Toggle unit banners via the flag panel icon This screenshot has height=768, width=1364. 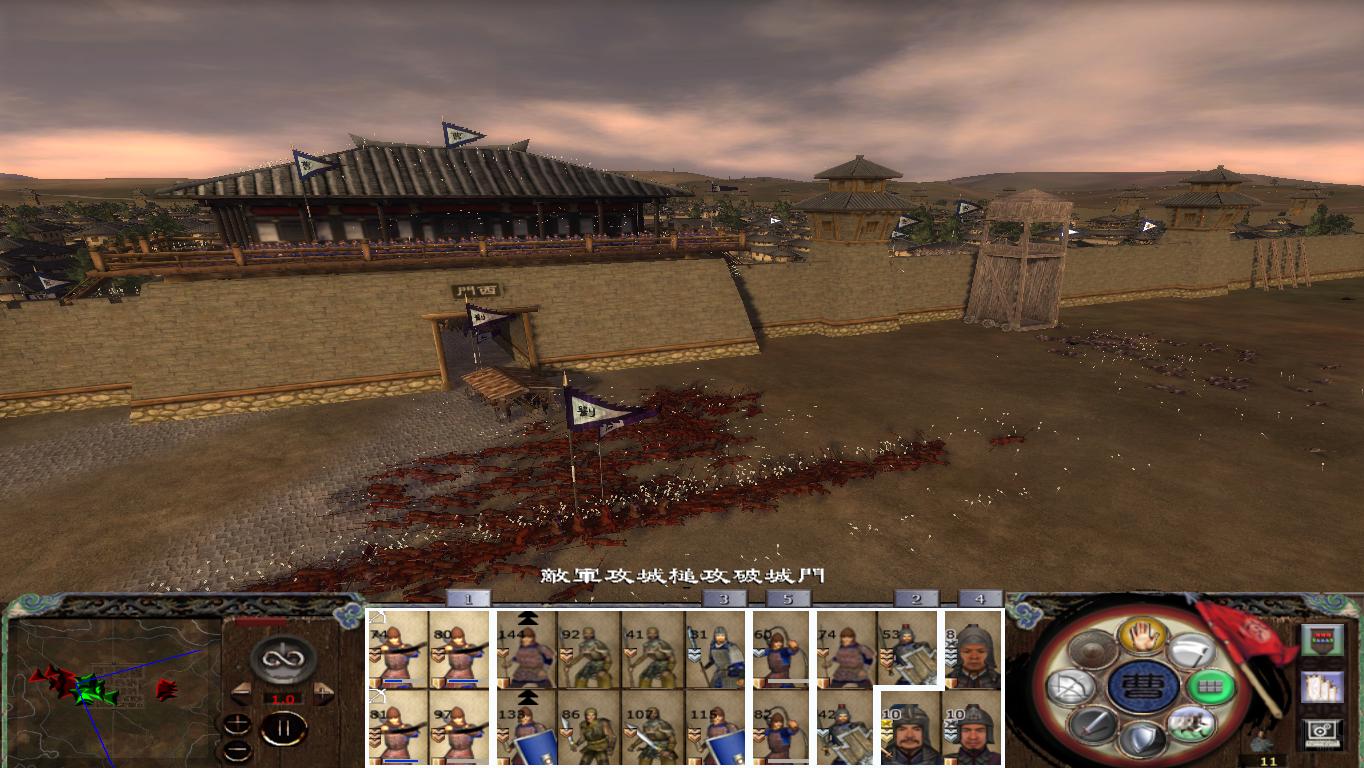tap(1323, 689)
